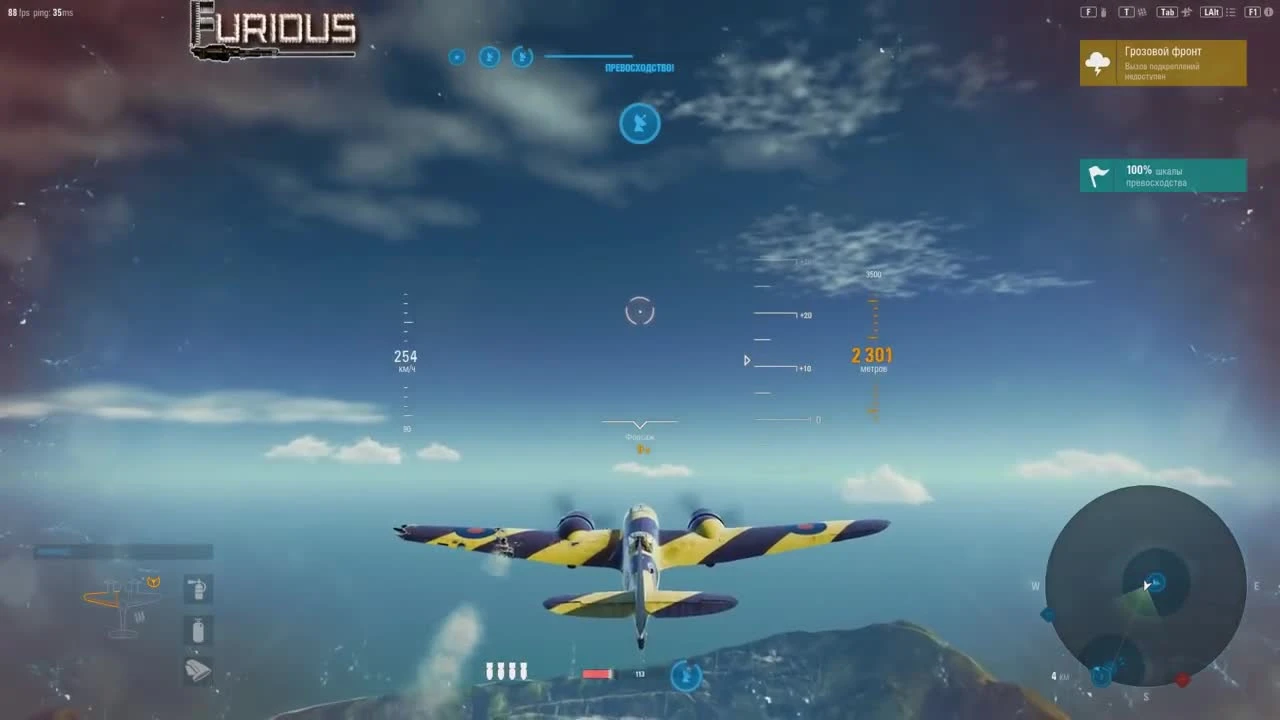Click the plane icon next to the Tab keybind

pyautogui.click(x=1188, y=12)
